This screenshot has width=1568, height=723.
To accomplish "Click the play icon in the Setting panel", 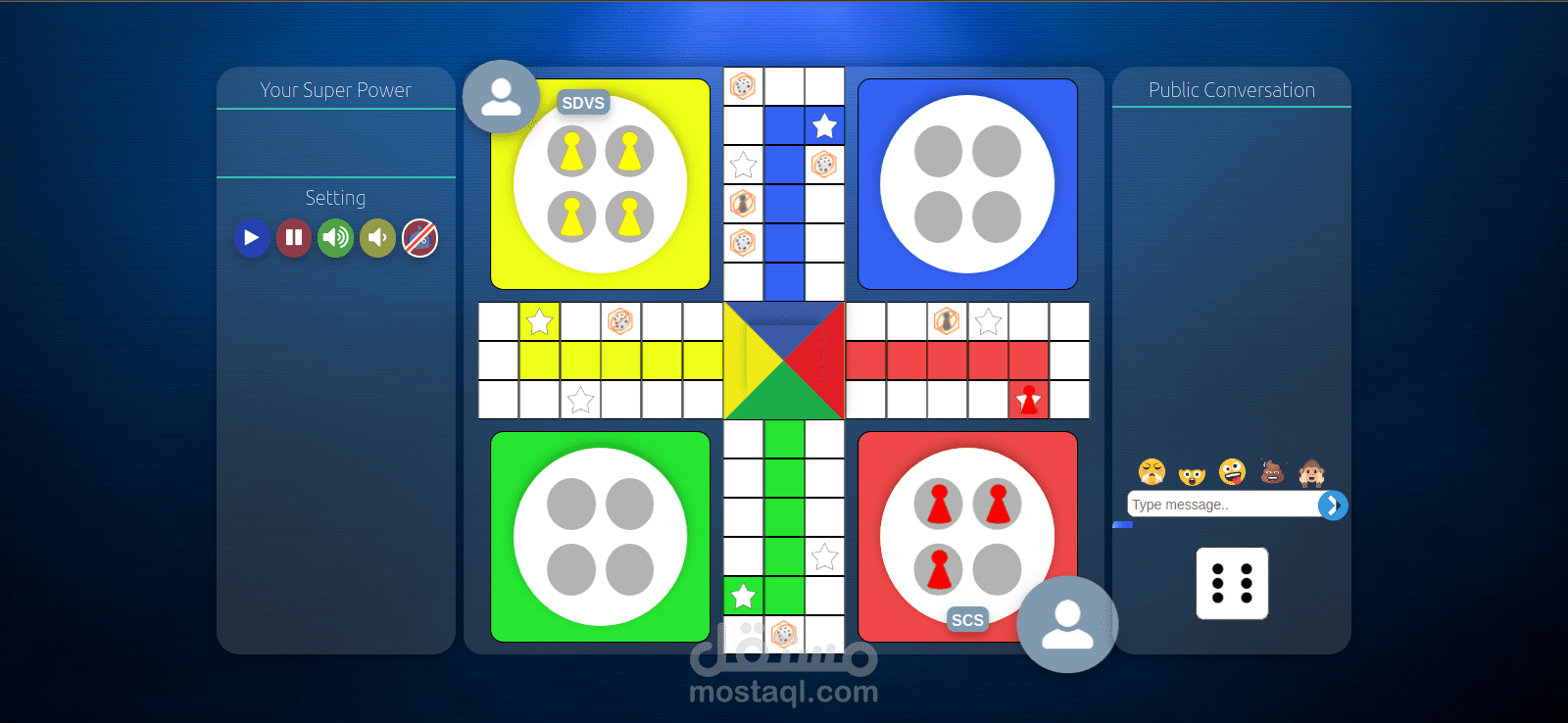I will (251, 238).
